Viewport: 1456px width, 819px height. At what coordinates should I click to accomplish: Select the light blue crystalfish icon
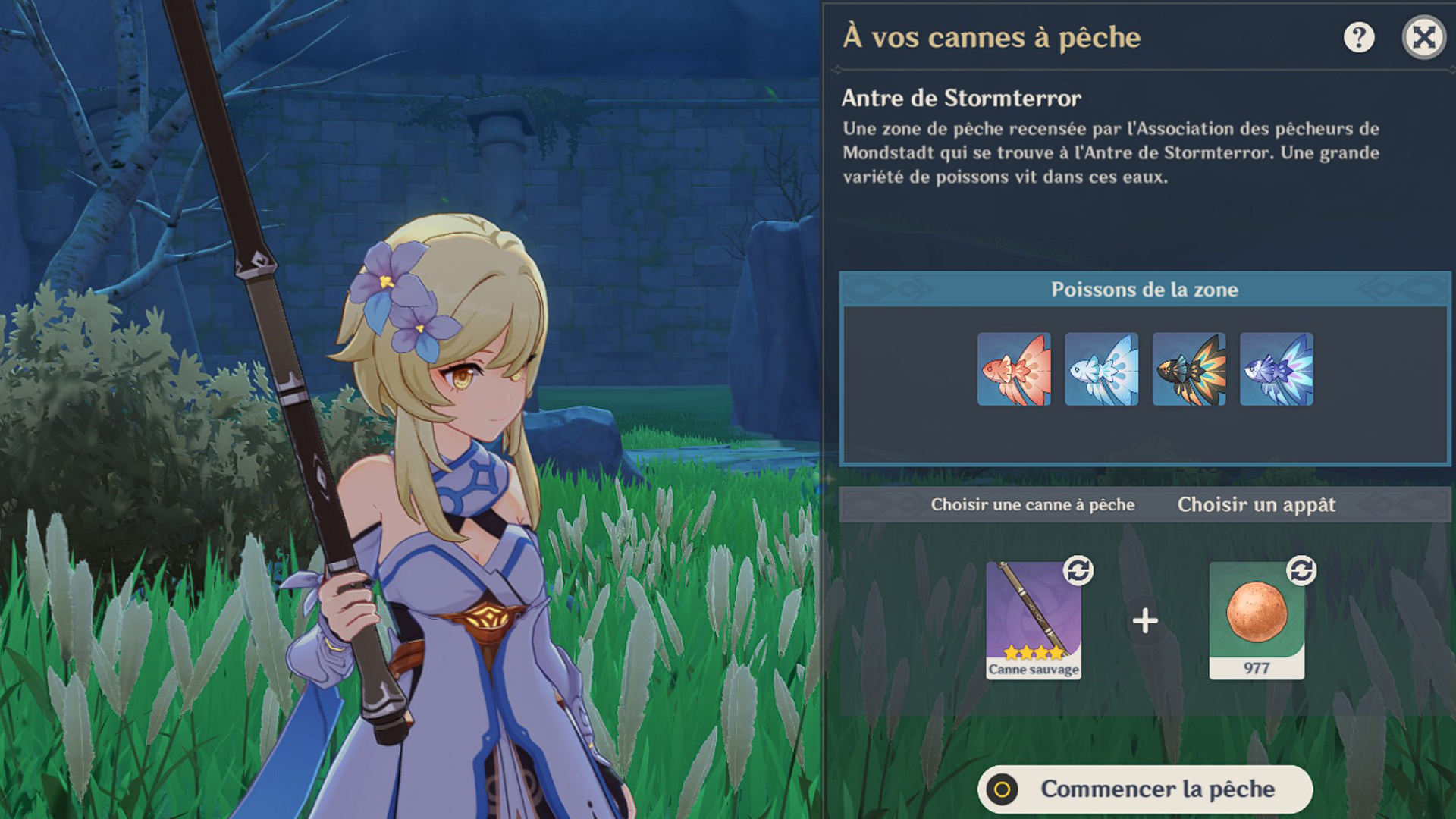pyautogui.click(x=1102, y=370)
